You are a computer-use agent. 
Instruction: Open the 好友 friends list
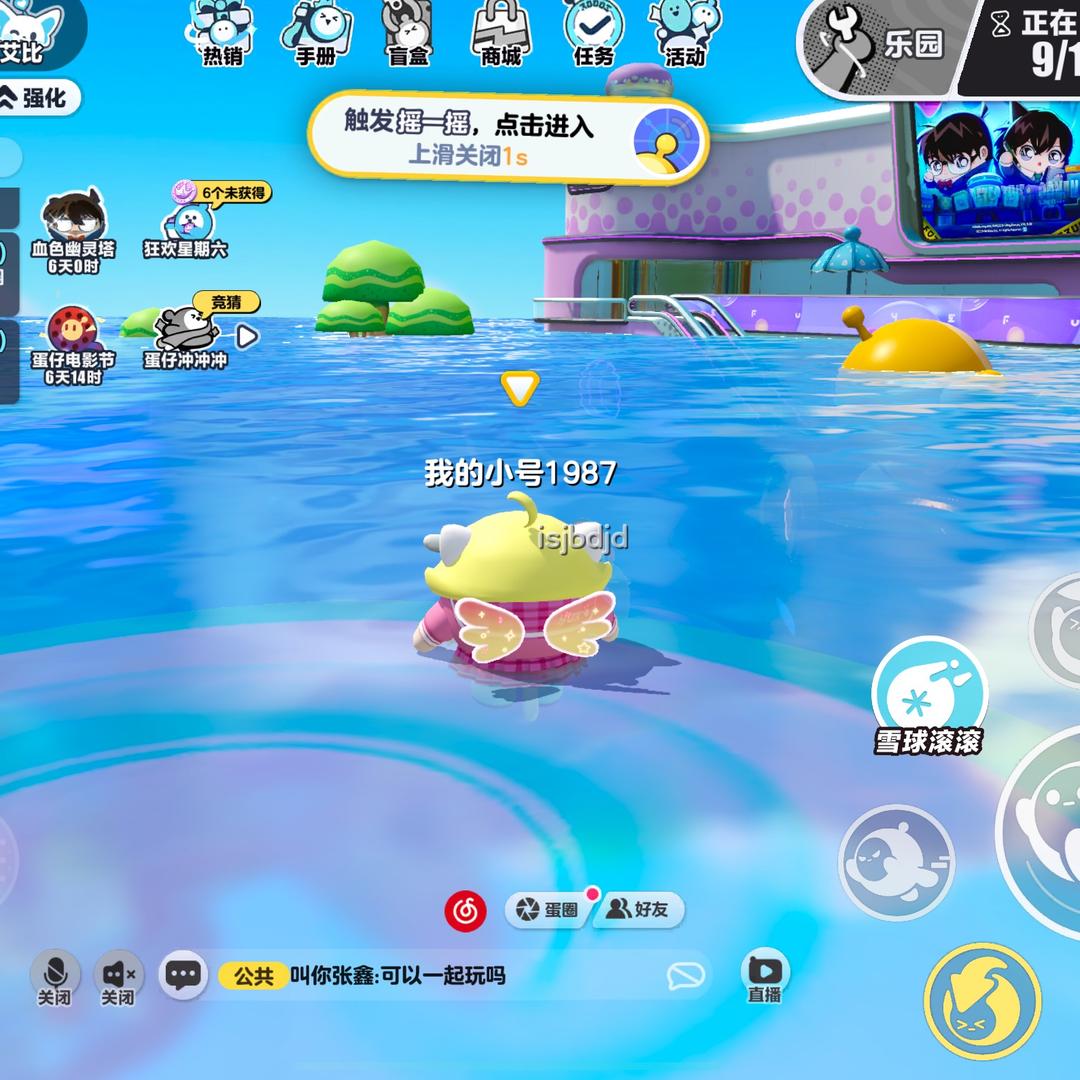tap(641, 909)
